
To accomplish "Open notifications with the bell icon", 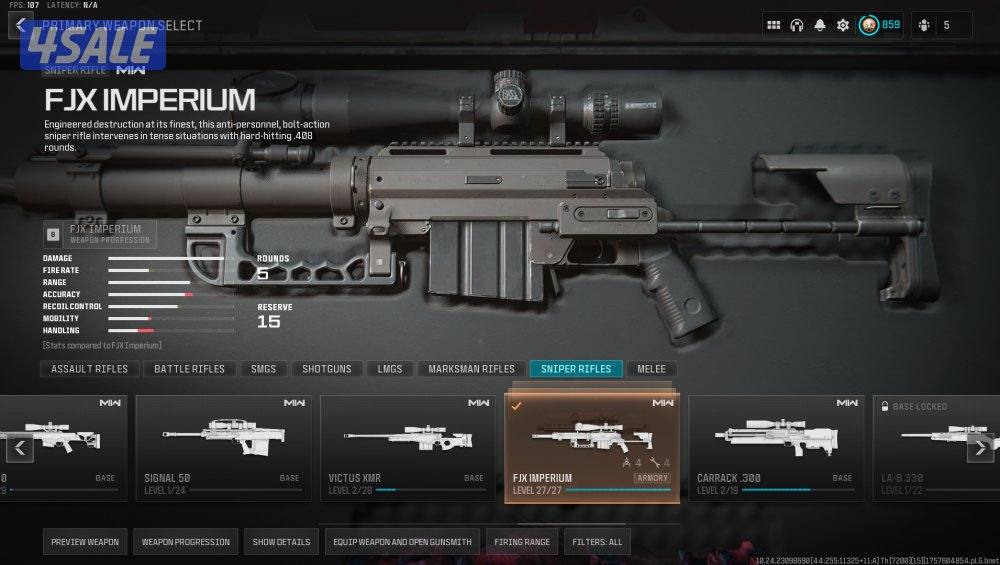I will (820, 25).
